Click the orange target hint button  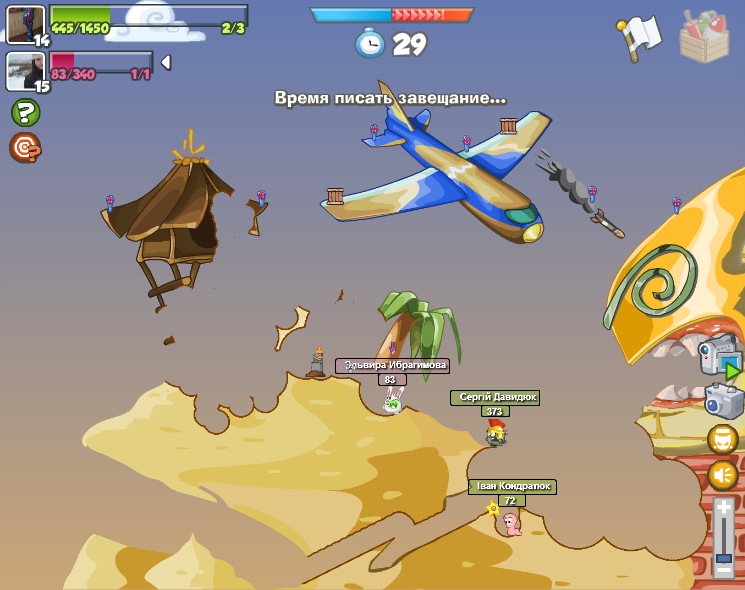[25, 148]
